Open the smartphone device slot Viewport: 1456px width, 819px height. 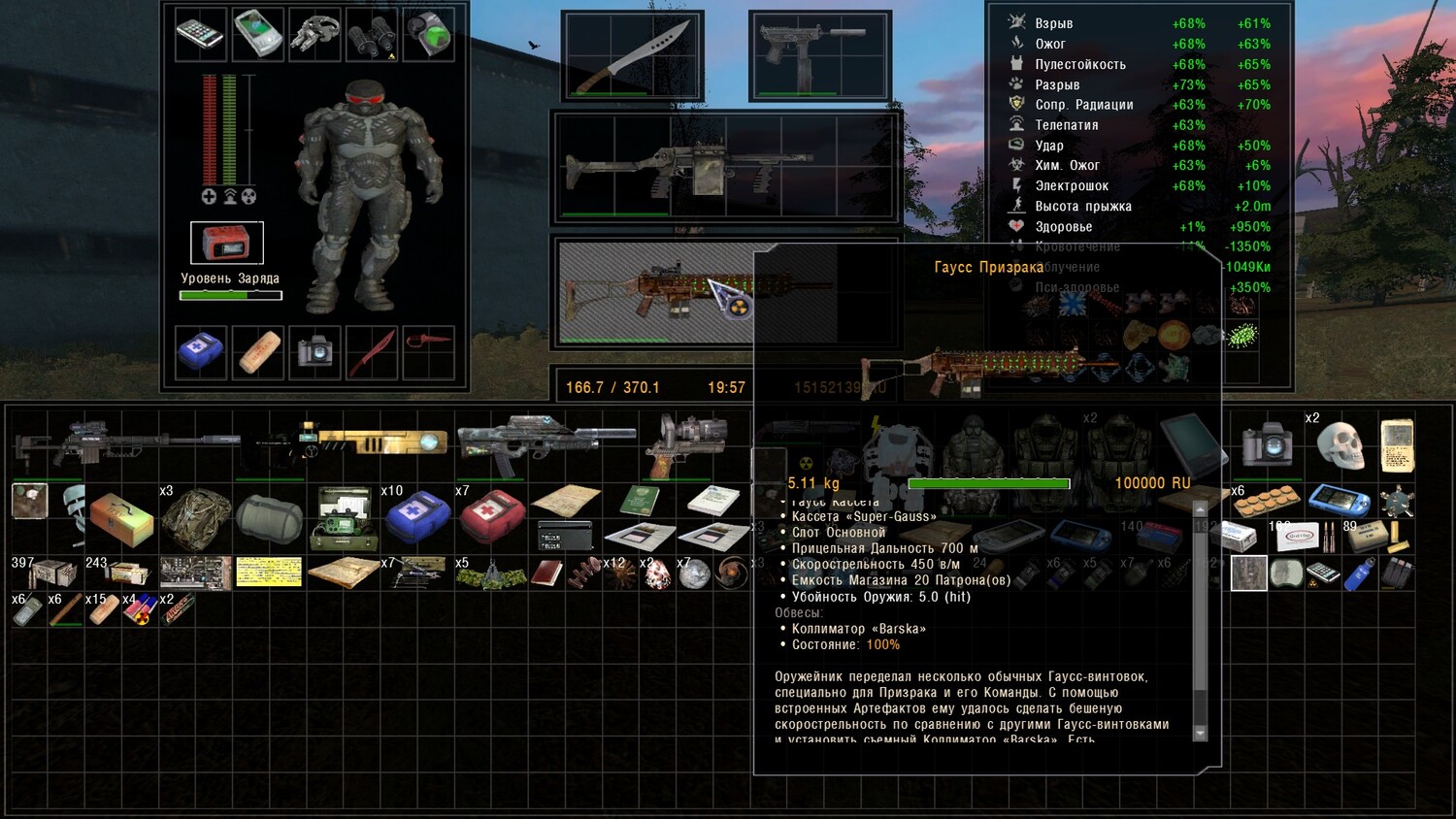click(200, 35)
